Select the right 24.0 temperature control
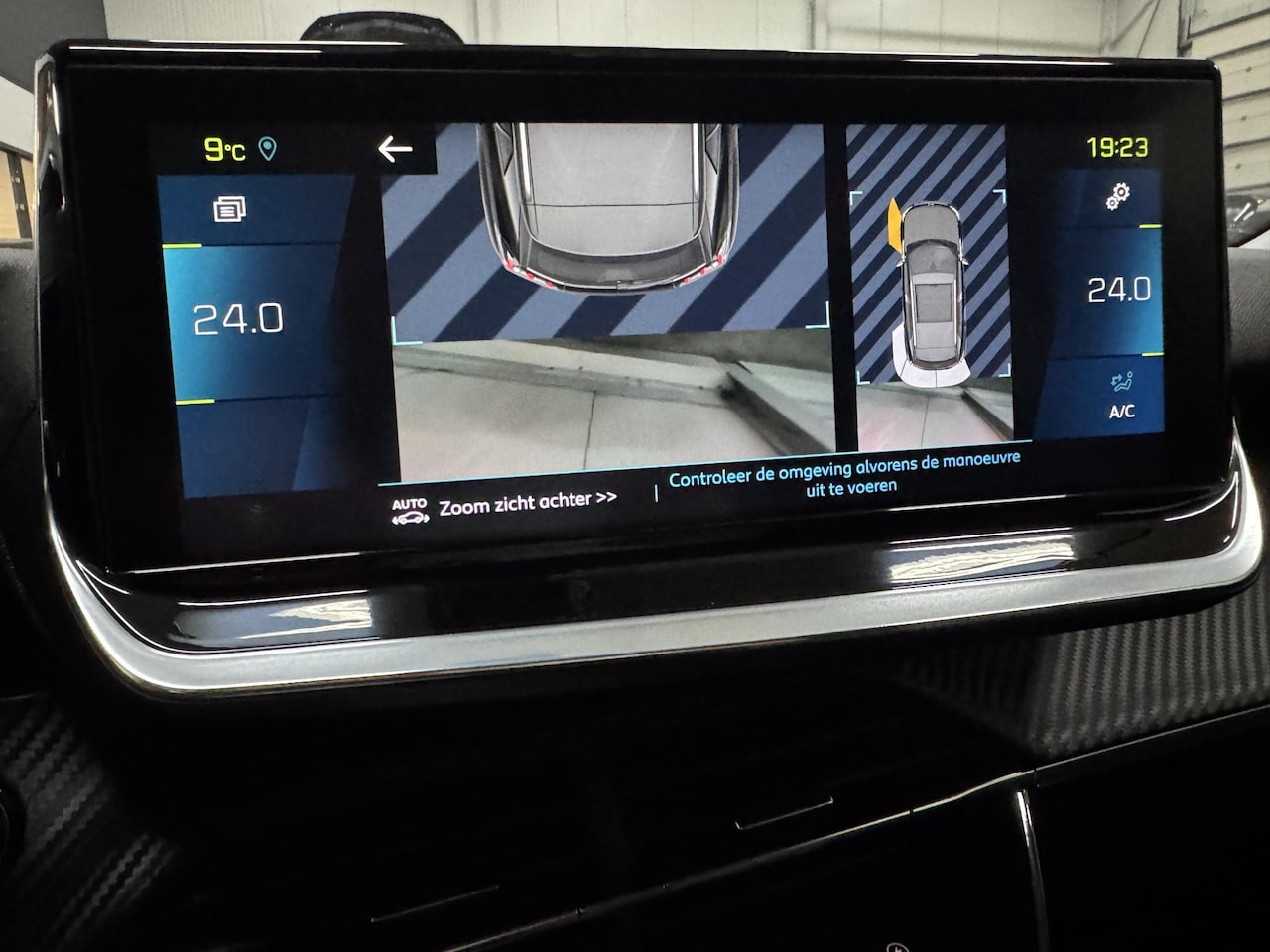This screenshot has width=1270, height=952. [1118, 290]
